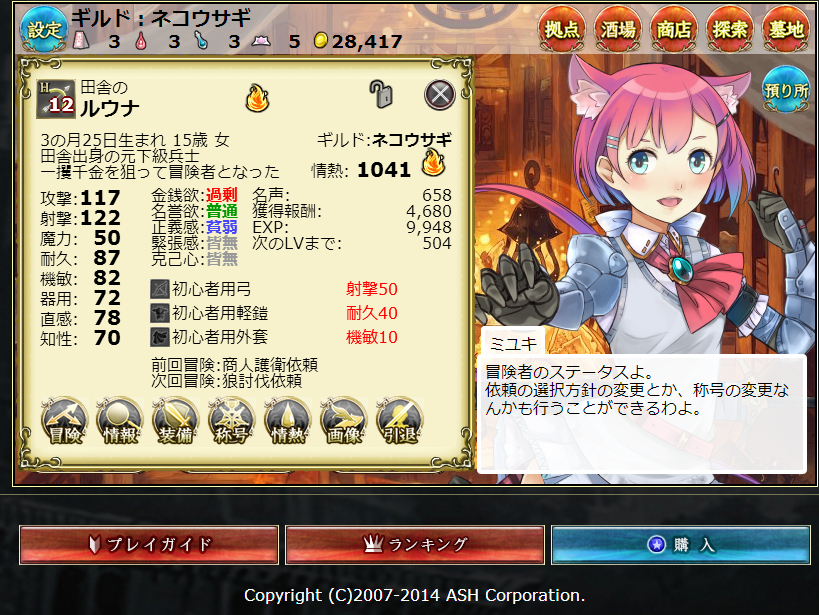The image size is (819, 615).
Task: Change title with the 称号 button
Action: point(232,422)
